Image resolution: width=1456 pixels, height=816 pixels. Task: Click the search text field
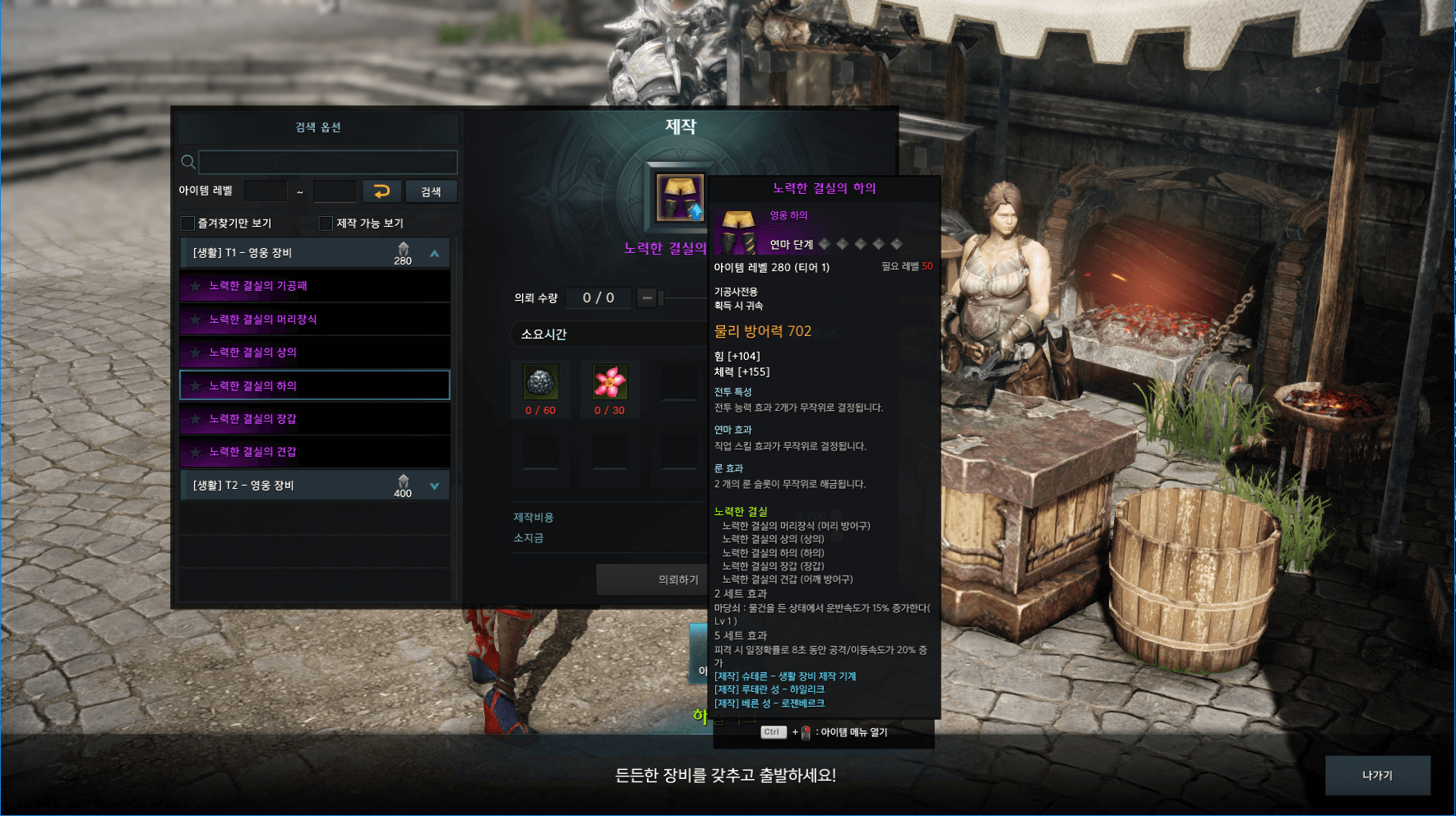(327, 162)
